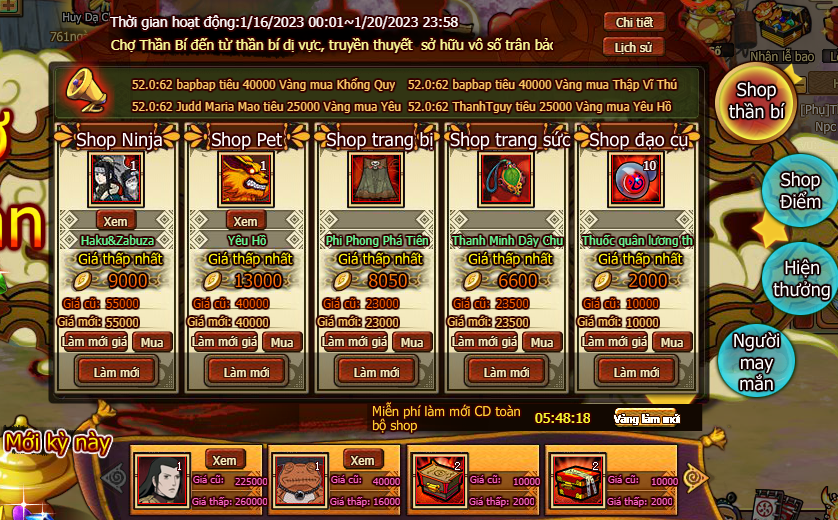Click Làm mới in Shop đạo cụ
This screenshot has height=520, width=838.
click(x=637, y=372)
